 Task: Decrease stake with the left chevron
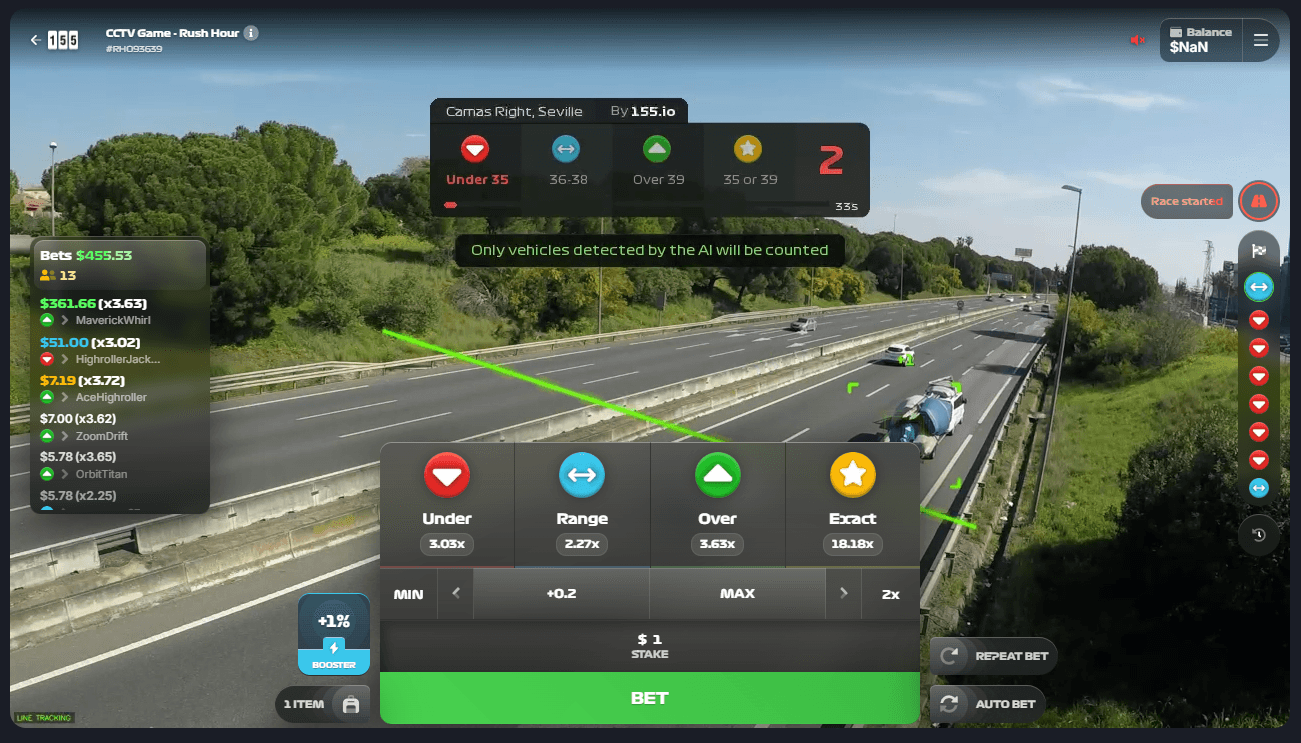[456, 593]
